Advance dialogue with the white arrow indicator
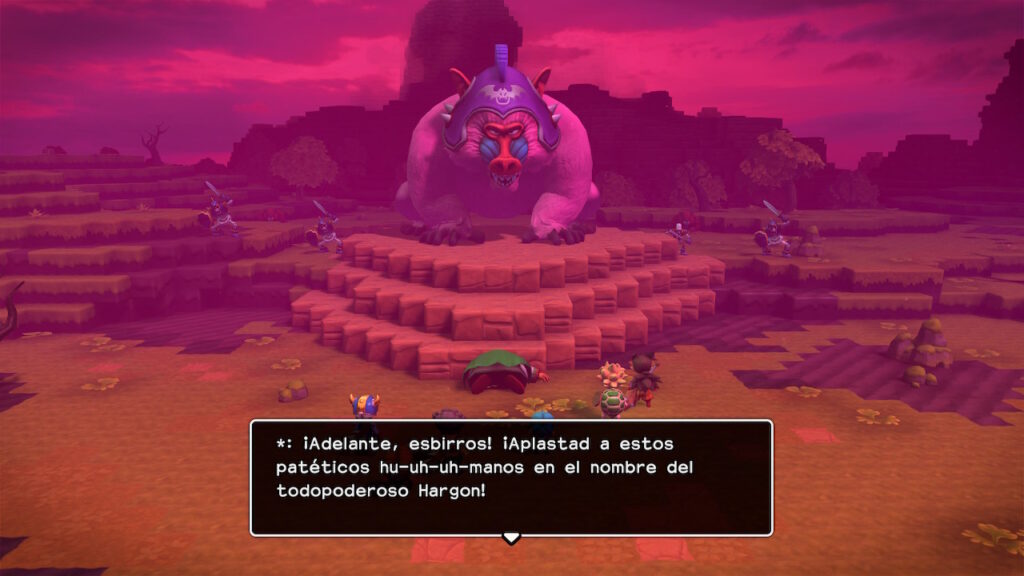Viewport: 1024px width, 576px height. click(x=511, y=538)
